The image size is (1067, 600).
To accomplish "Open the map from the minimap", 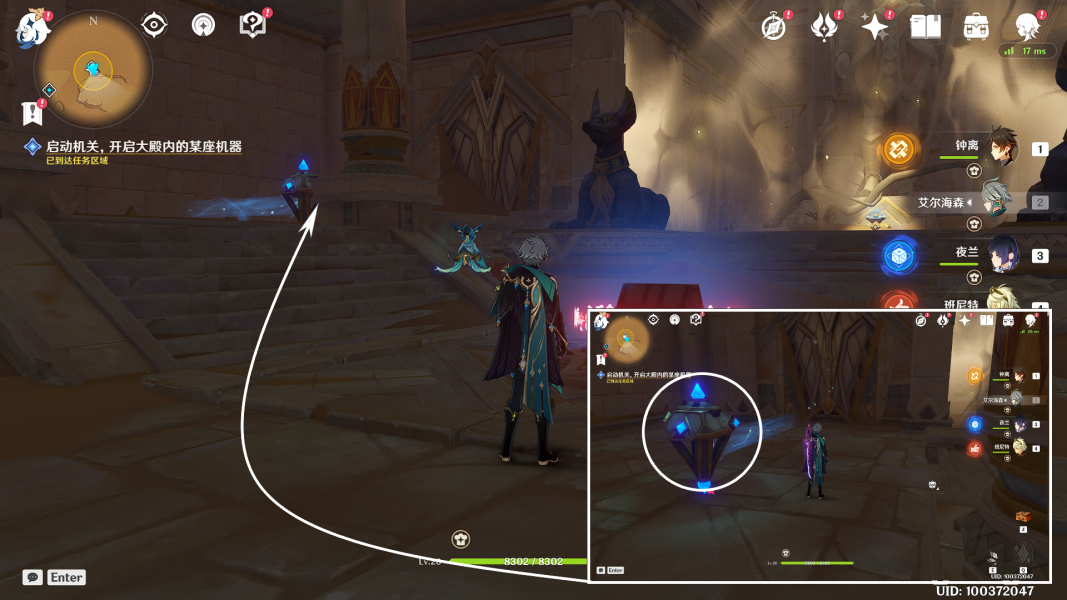I will [93, 70].
